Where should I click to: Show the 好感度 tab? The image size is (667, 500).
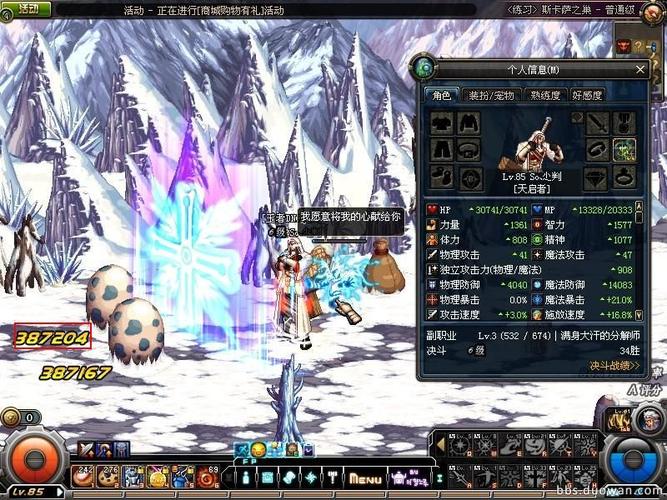[588, 95]
